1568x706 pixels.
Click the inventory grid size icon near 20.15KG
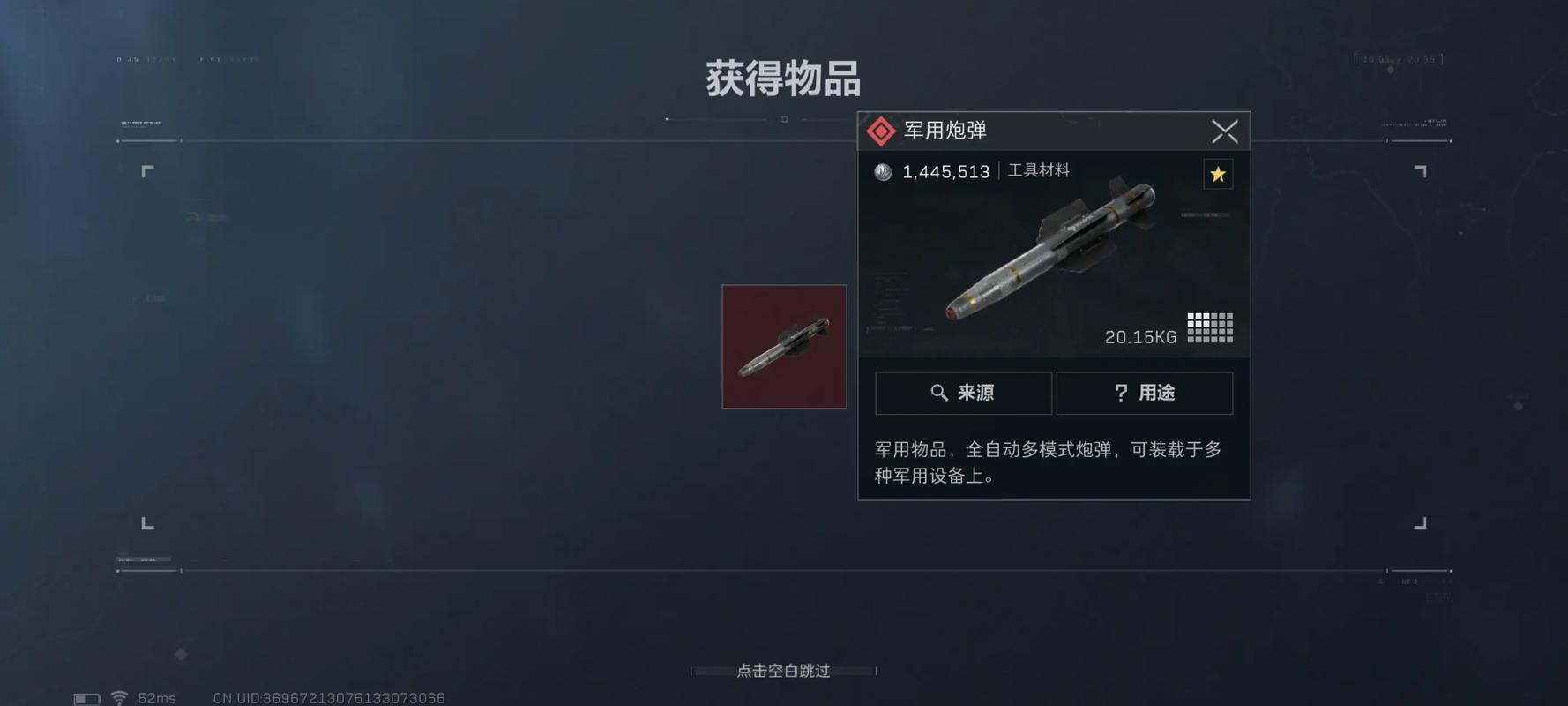coord(1209,327)
